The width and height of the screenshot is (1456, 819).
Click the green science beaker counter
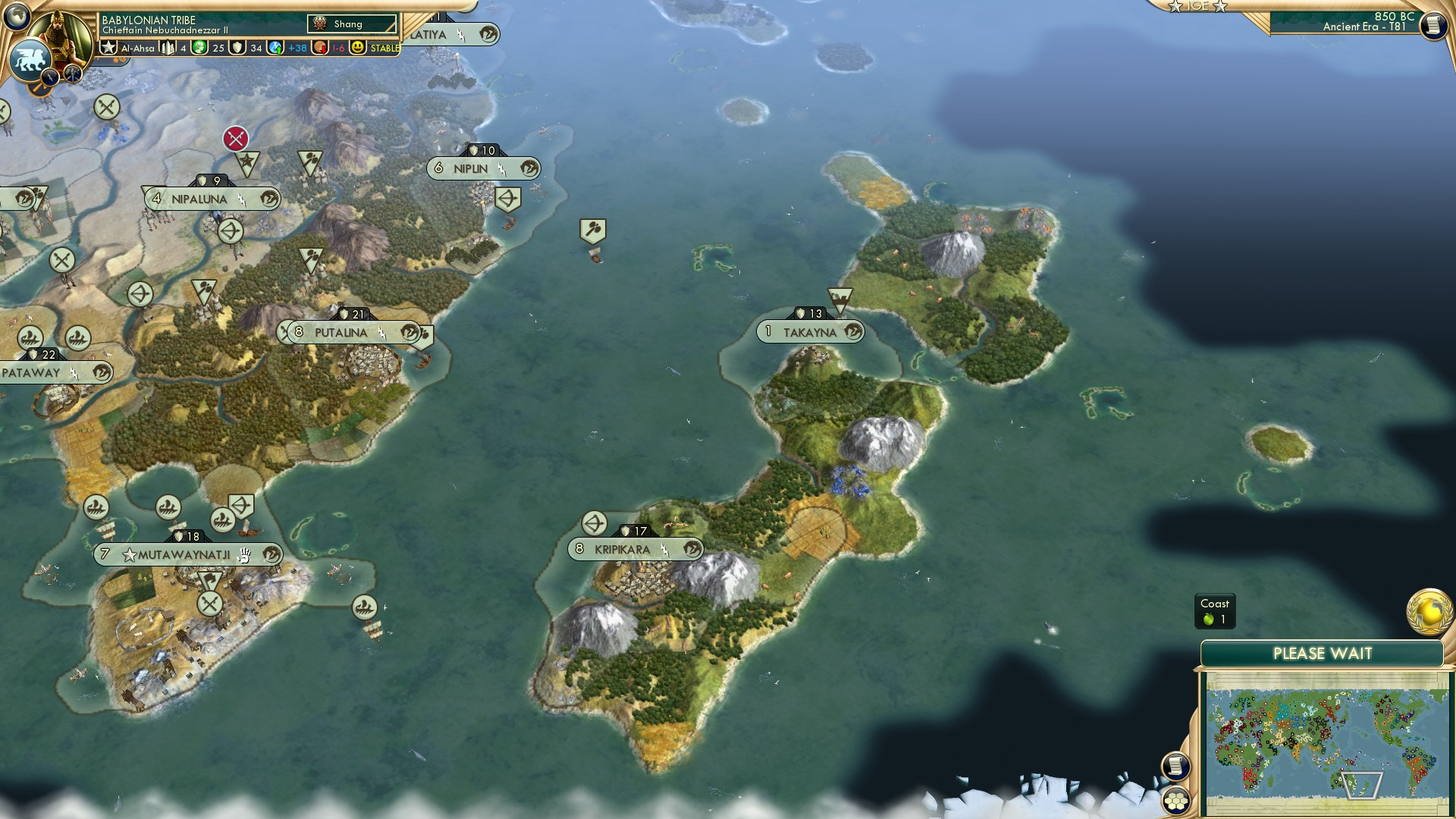pyautogui.click(x=199, y=47)
